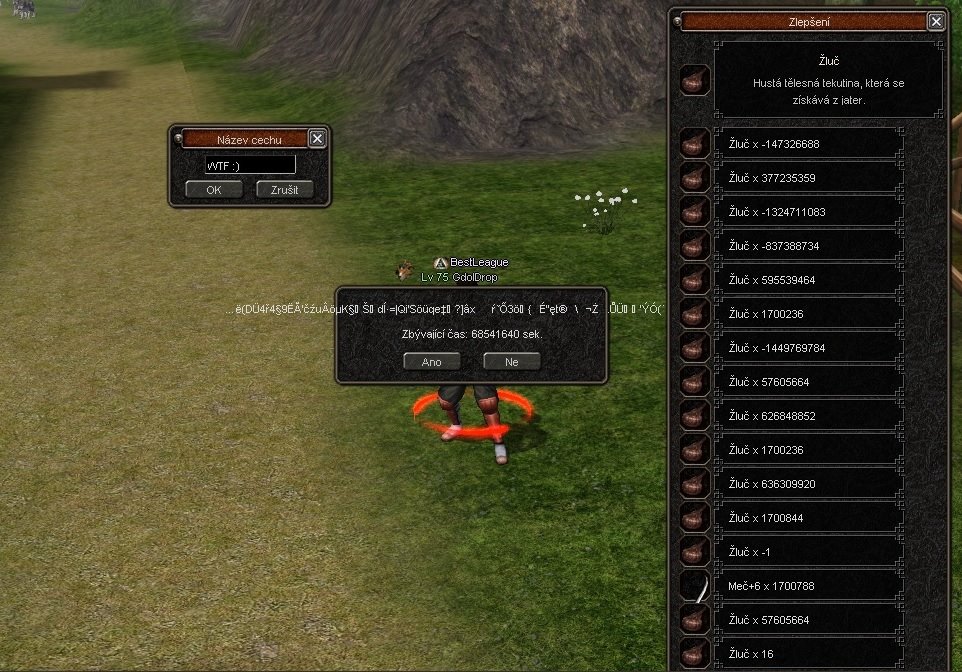Select the Žluč x 595539464 row
Image resolution: width=962 pixels, height=672 pixels.
pyautogui.click(x=809, y=280)
